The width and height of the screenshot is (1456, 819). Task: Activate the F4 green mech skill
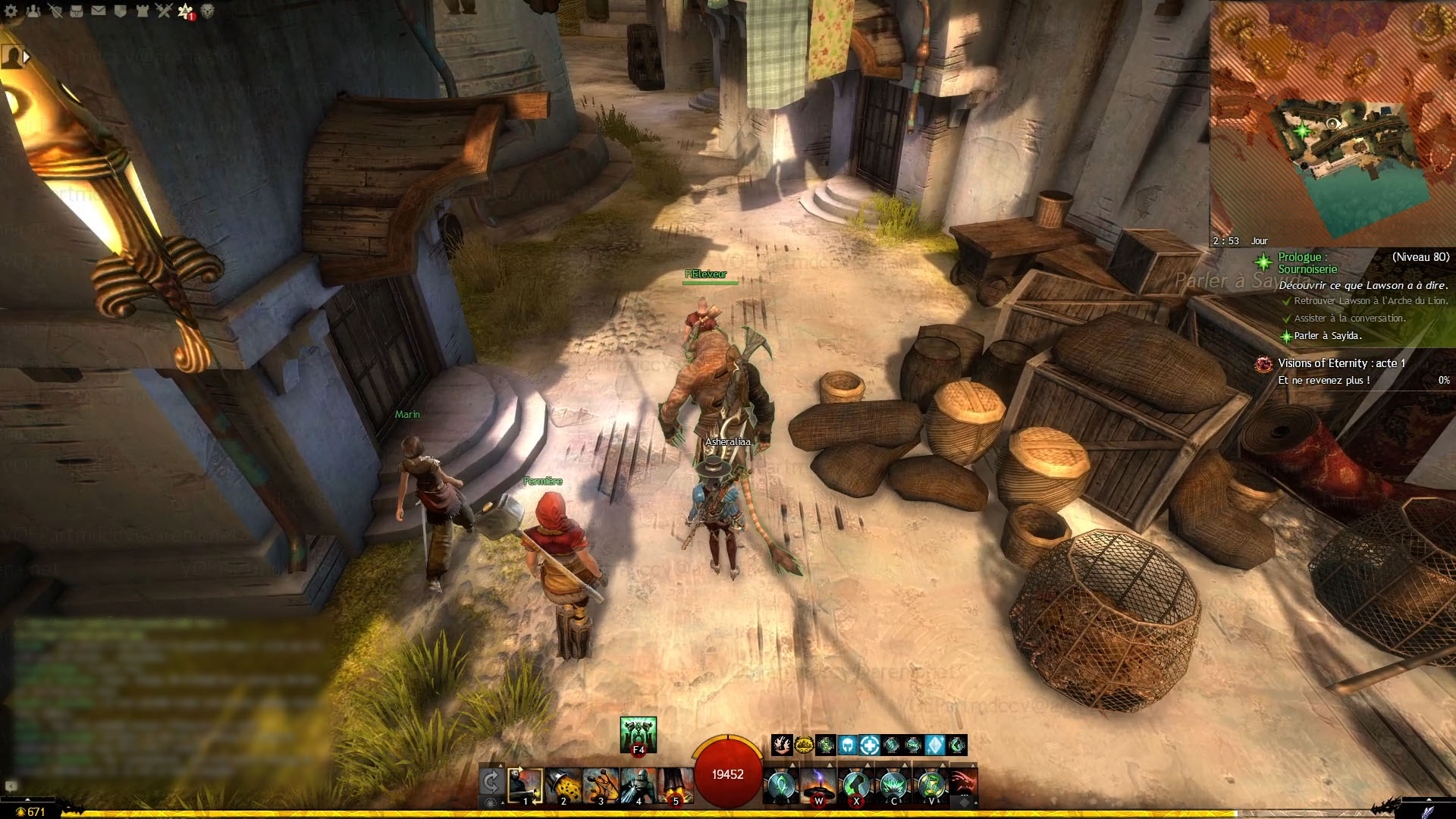point(638,734)
